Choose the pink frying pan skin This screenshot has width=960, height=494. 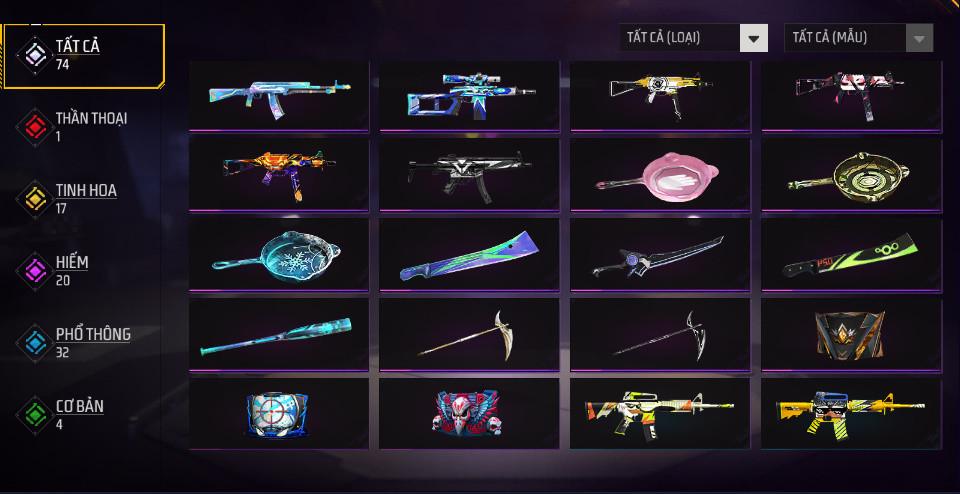660,175
